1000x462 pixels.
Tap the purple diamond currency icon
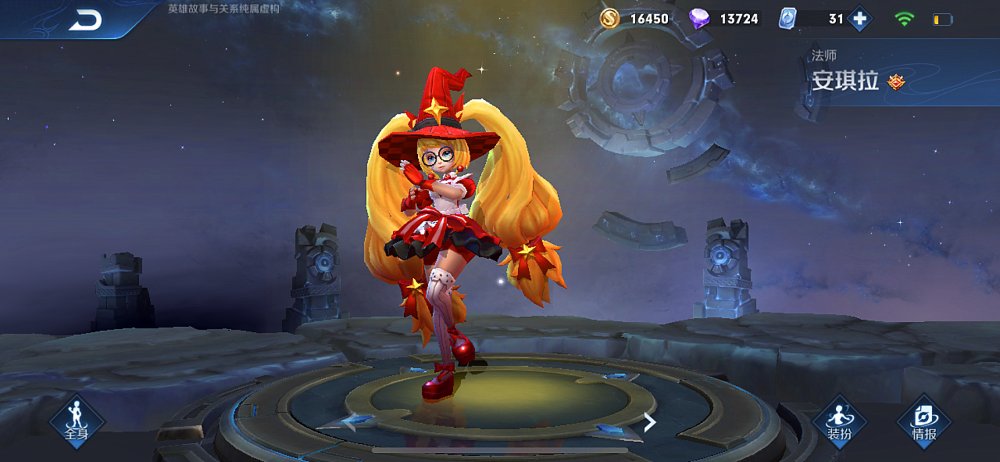pos(700,19)
